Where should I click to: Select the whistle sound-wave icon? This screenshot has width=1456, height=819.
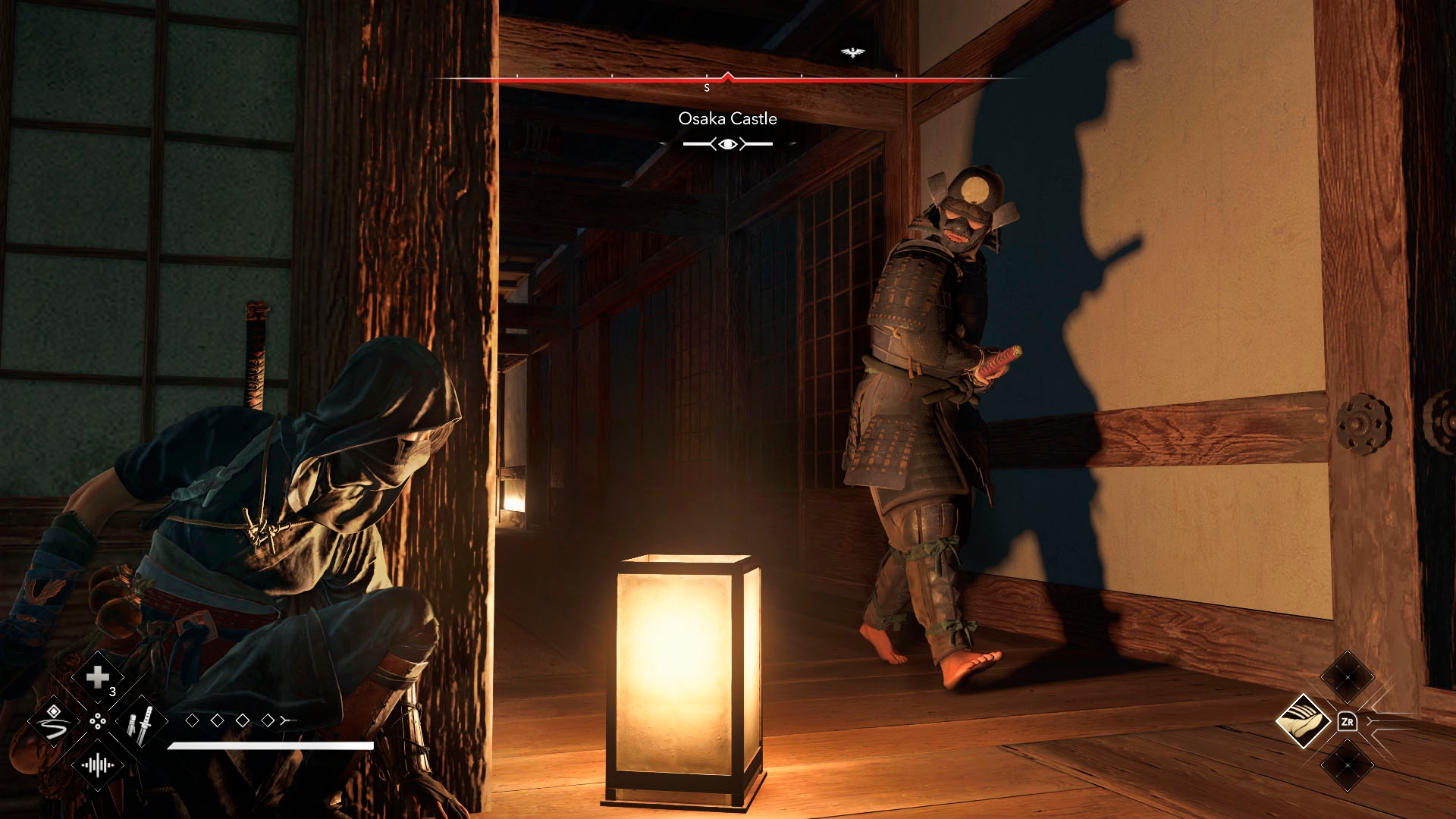(98, 765)
